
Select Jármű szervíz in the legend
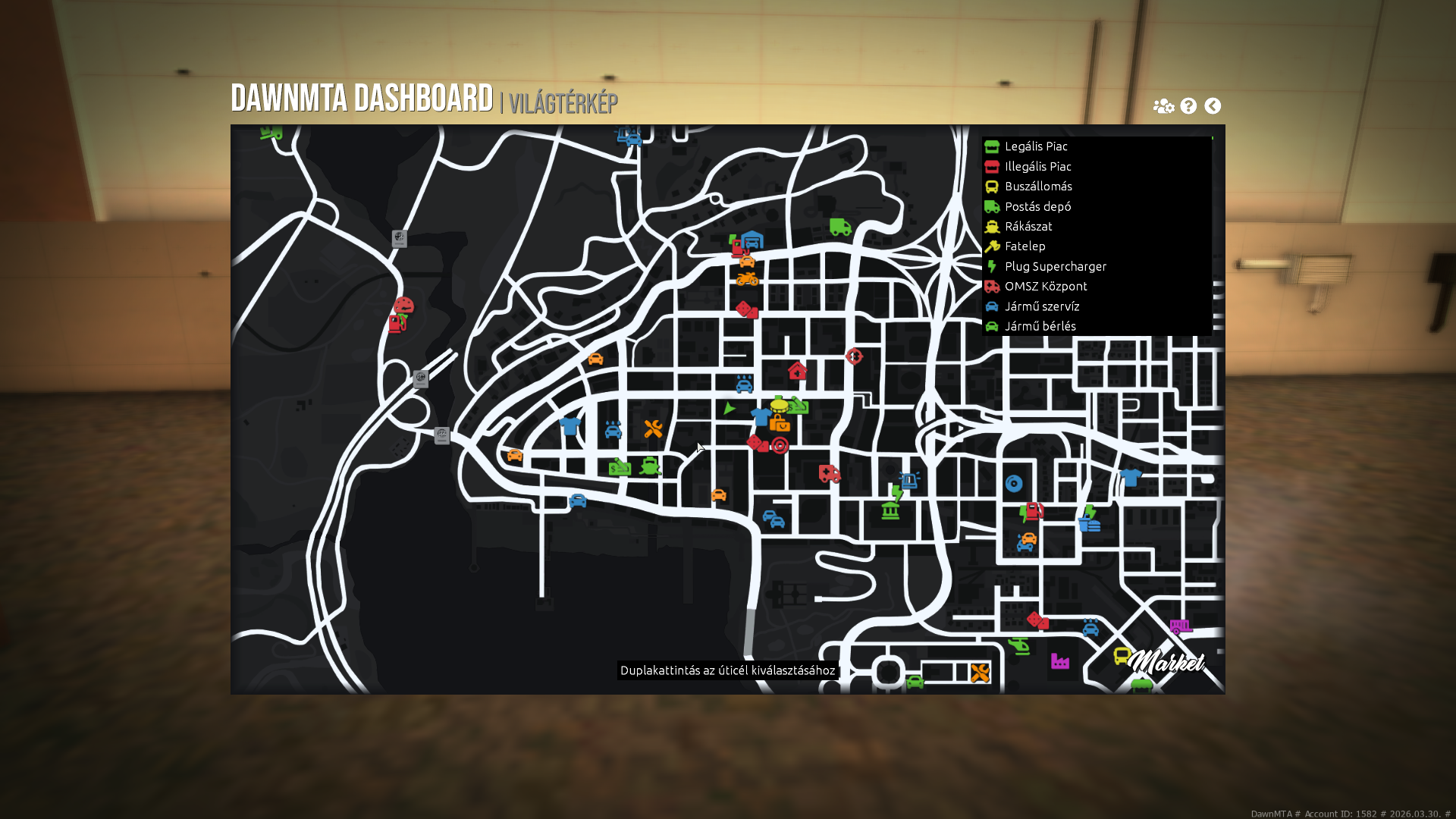pyautogui.click(x=1041, y=306)
